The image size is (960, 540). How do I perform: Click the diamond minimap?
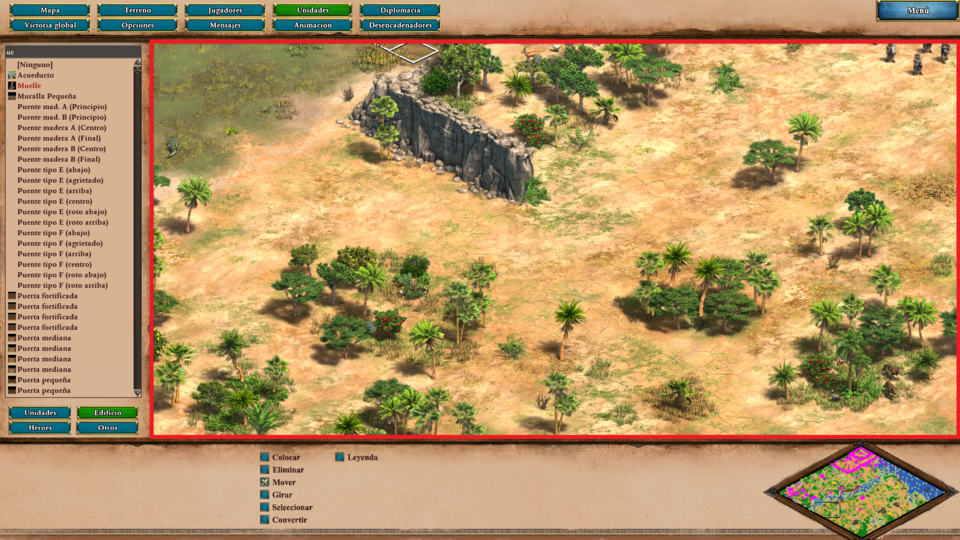pos(864,490)
